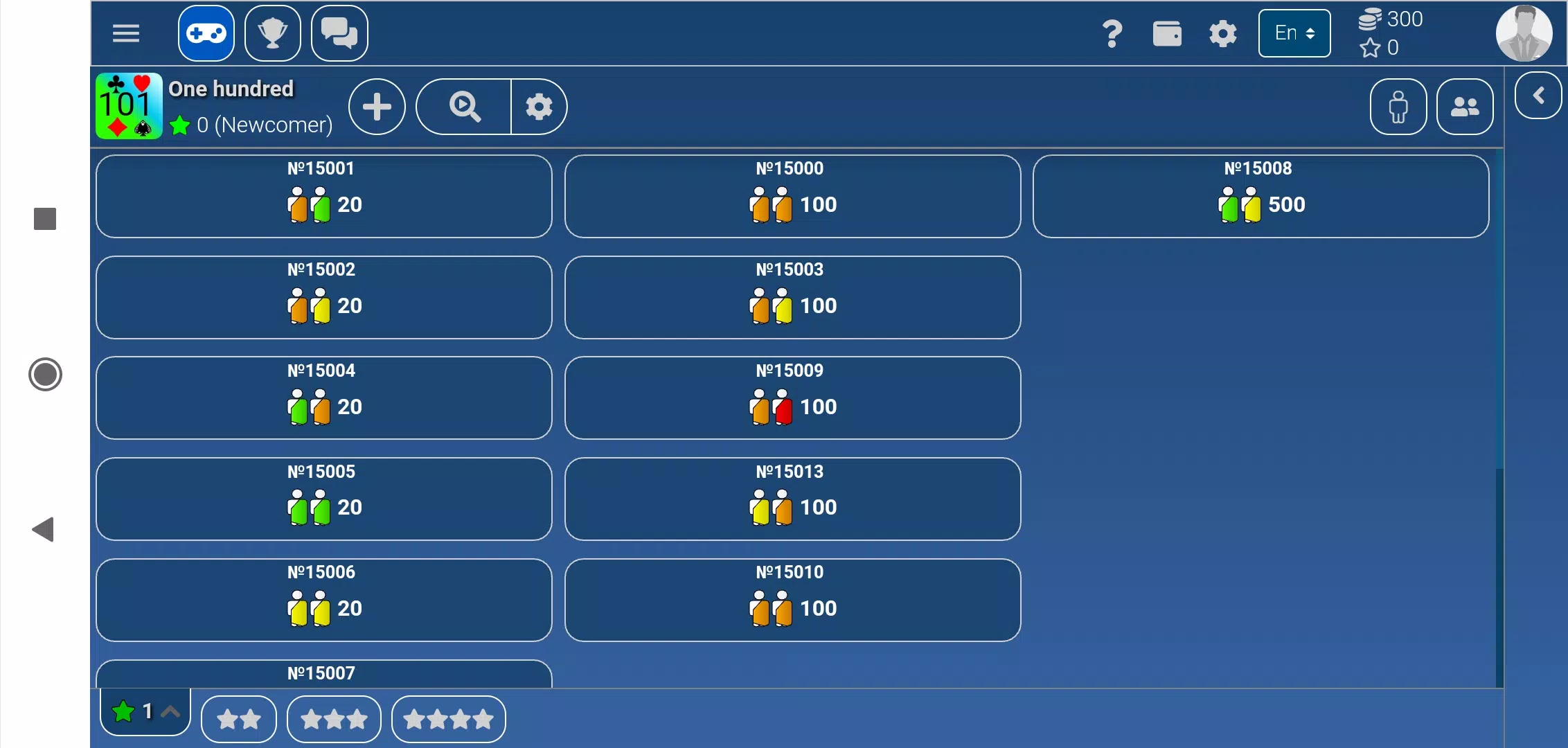
Task: Join table №15009 with bet 100
Action: click(792, 398)
